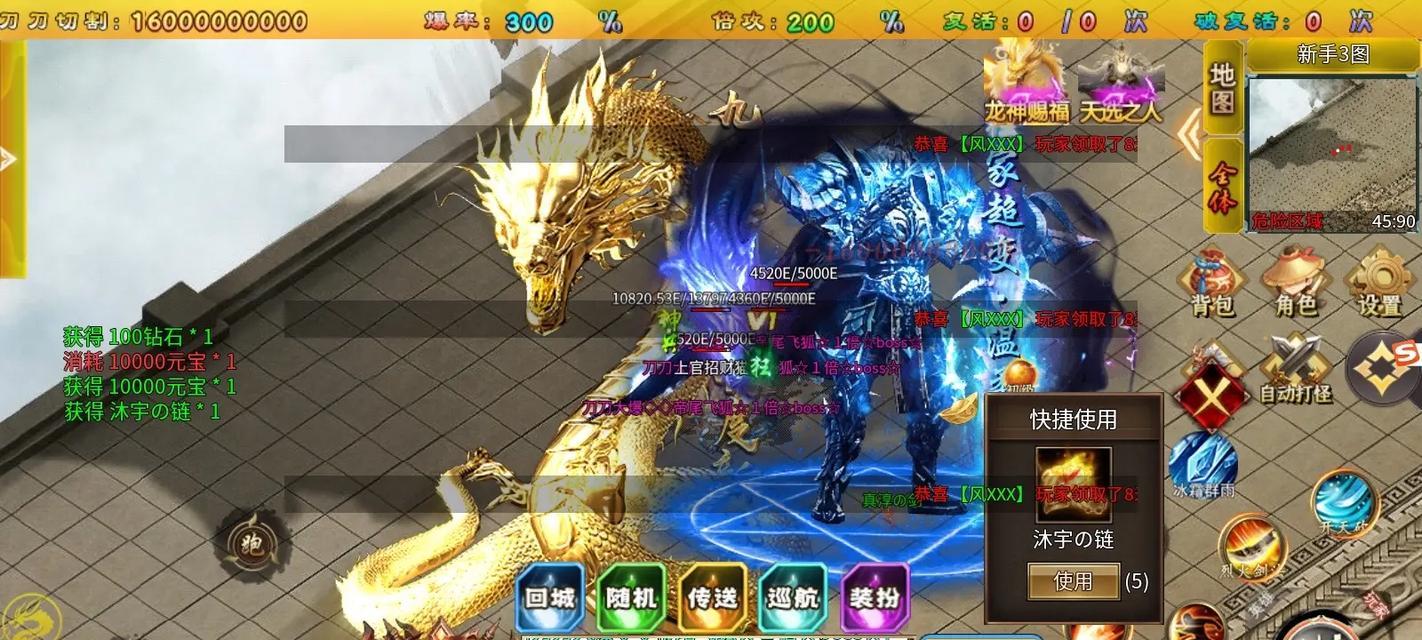The height and width of the screenshot is (640, 1422).
Task: Claim the 龙神赐福 dragon blessing
Action: pyautogui.click(x=1026, y=82)
